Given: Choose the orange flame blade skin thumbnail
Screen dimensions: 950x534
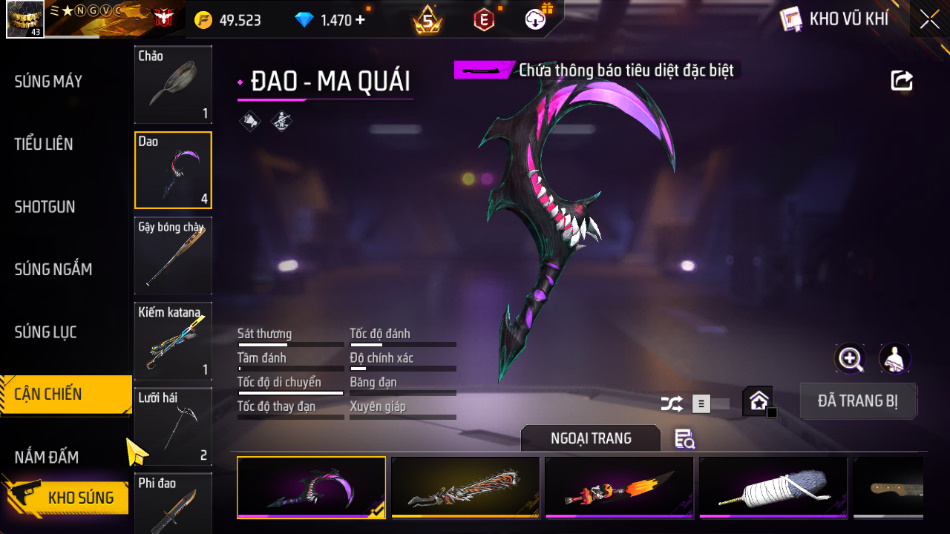Looking at the screenshot, I should (619, 488).
